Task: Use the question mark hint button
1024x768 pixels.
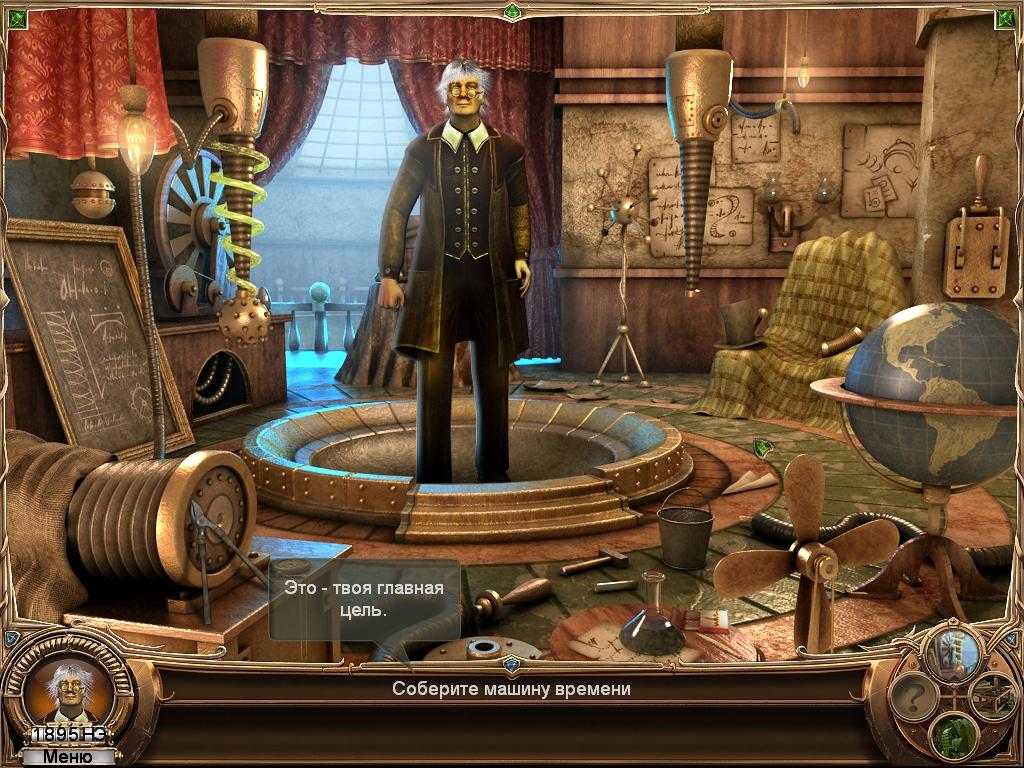Action: coord(913,696)
